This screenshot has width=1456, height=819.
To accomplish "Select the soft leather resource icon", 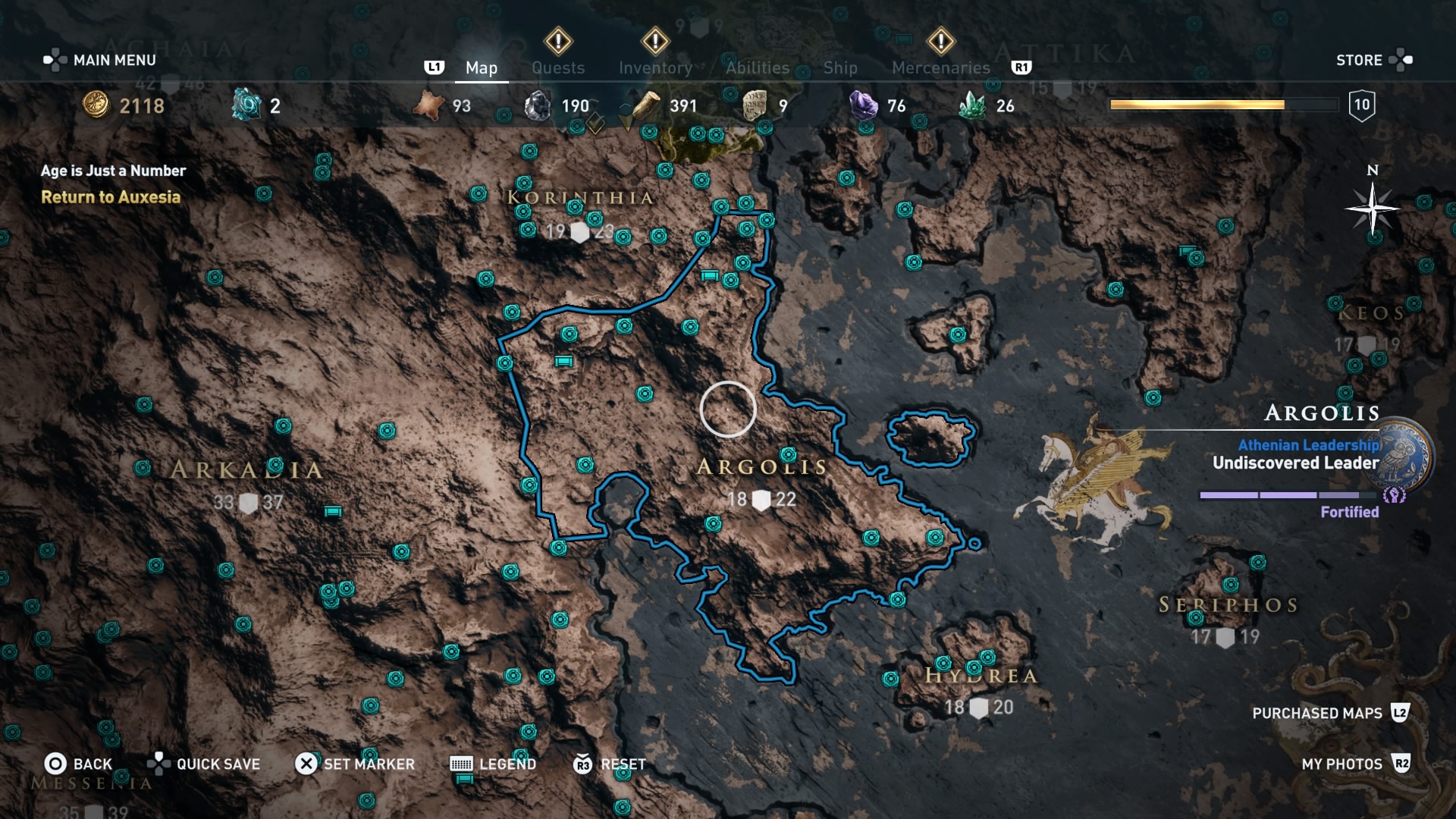I will [x=428, y=105].
